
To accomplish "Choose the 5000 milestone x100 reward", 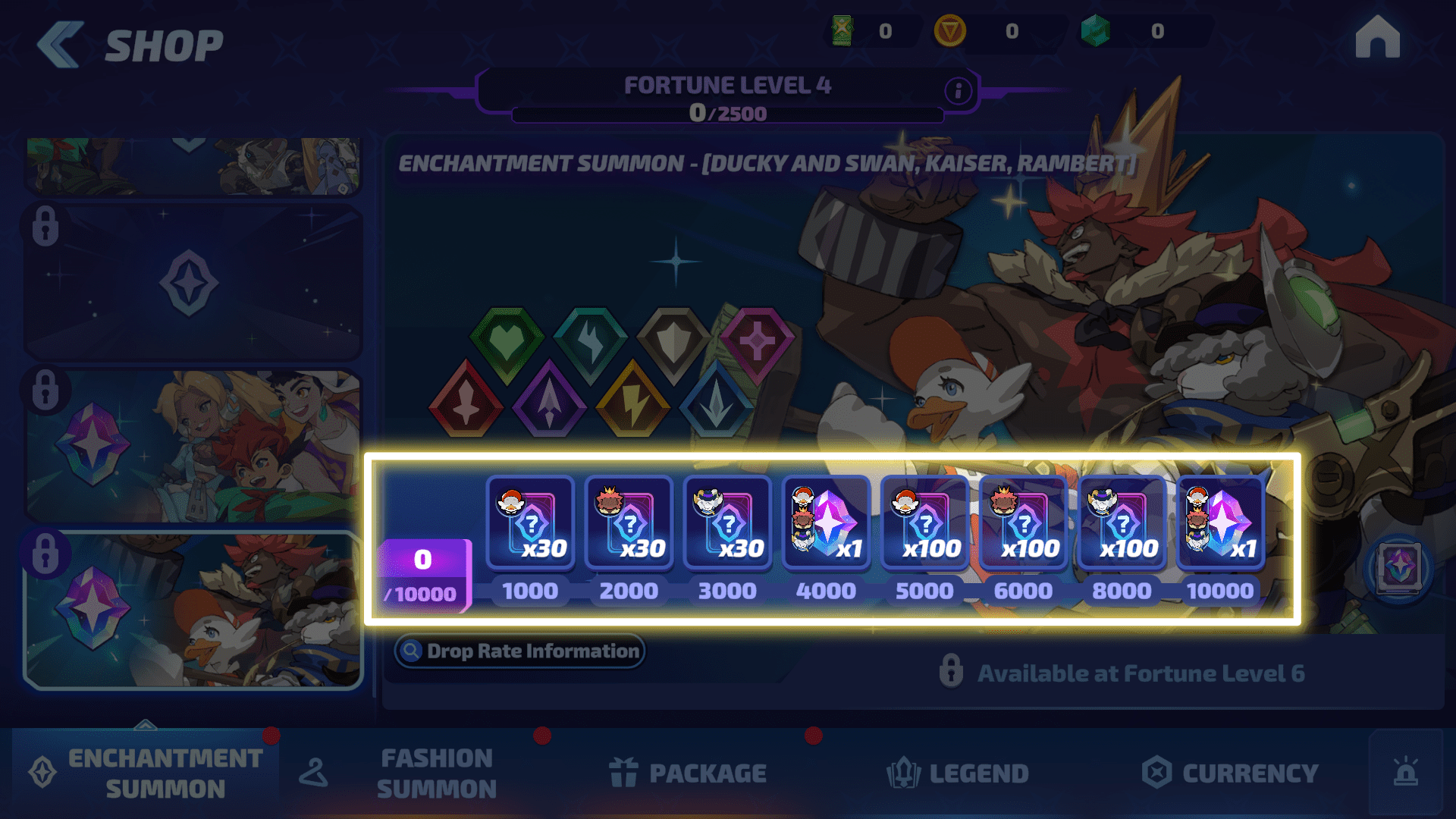I will click(x=924, y=524).
